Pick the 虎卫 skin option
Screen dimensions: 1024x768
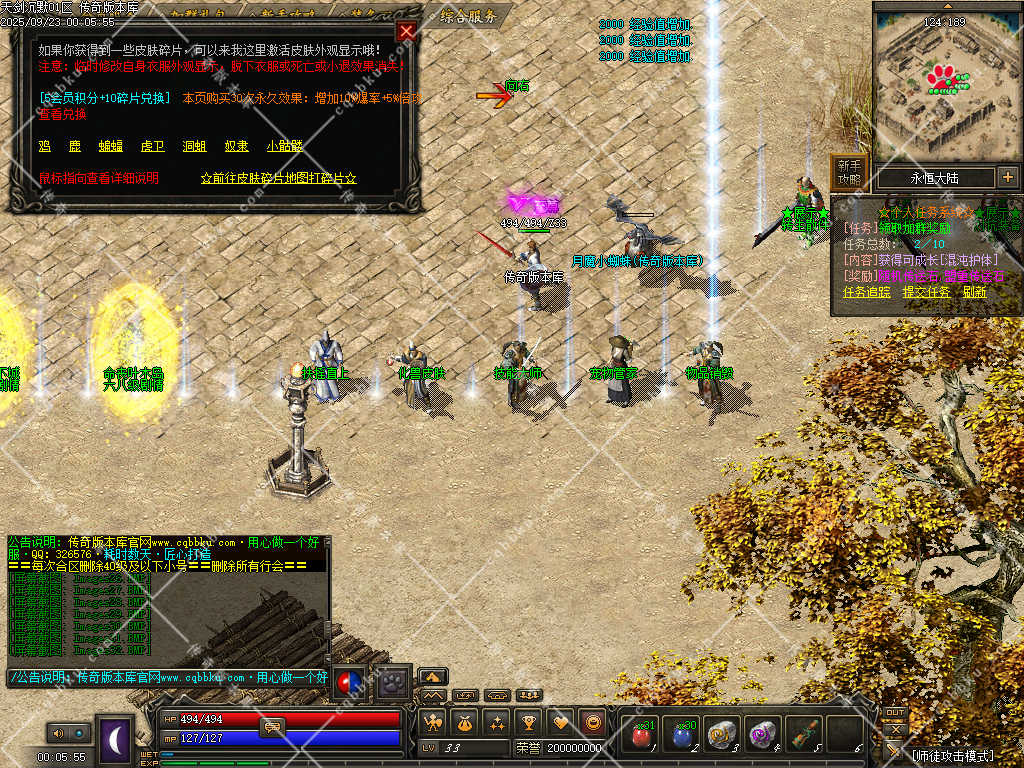[x=152, y=146]
